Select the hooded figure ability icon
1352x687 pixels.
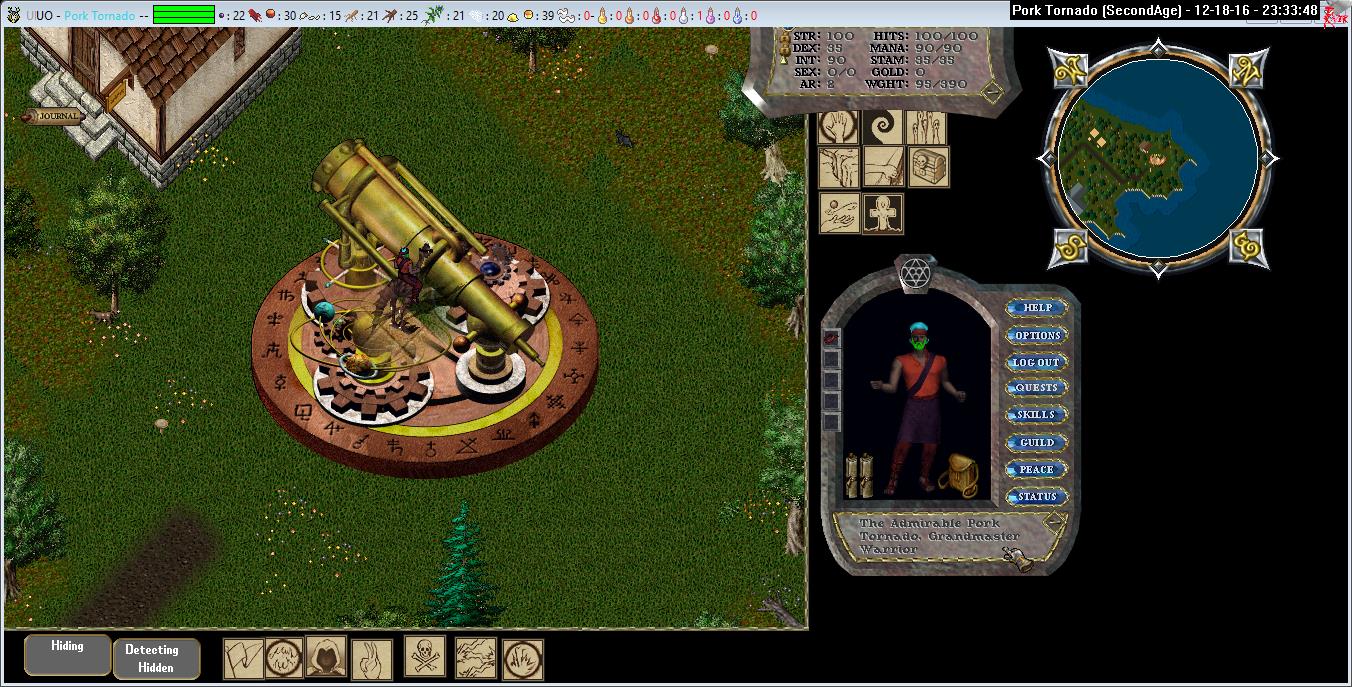point(325,657)
